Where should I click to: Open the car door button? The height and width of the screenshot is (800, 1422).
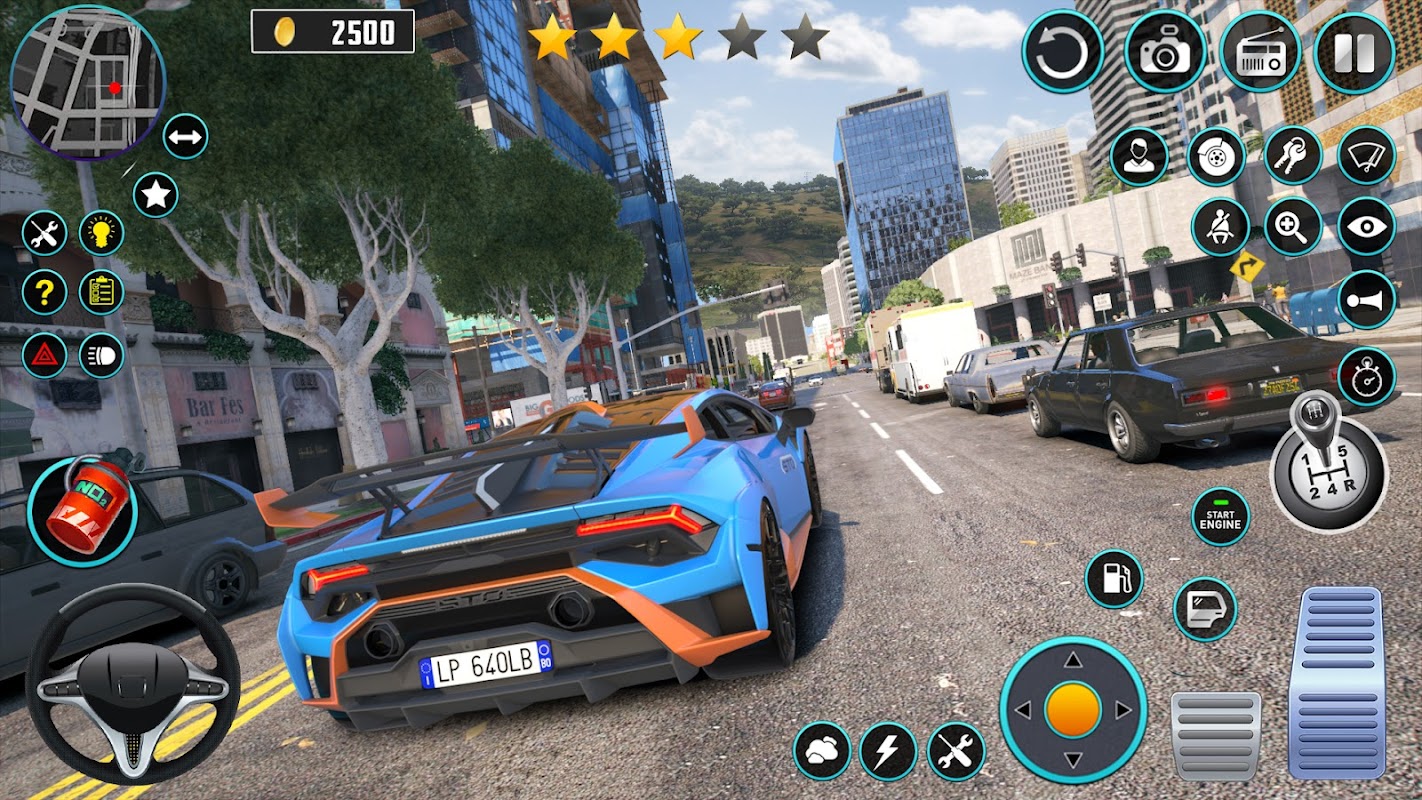(1204, 609)
